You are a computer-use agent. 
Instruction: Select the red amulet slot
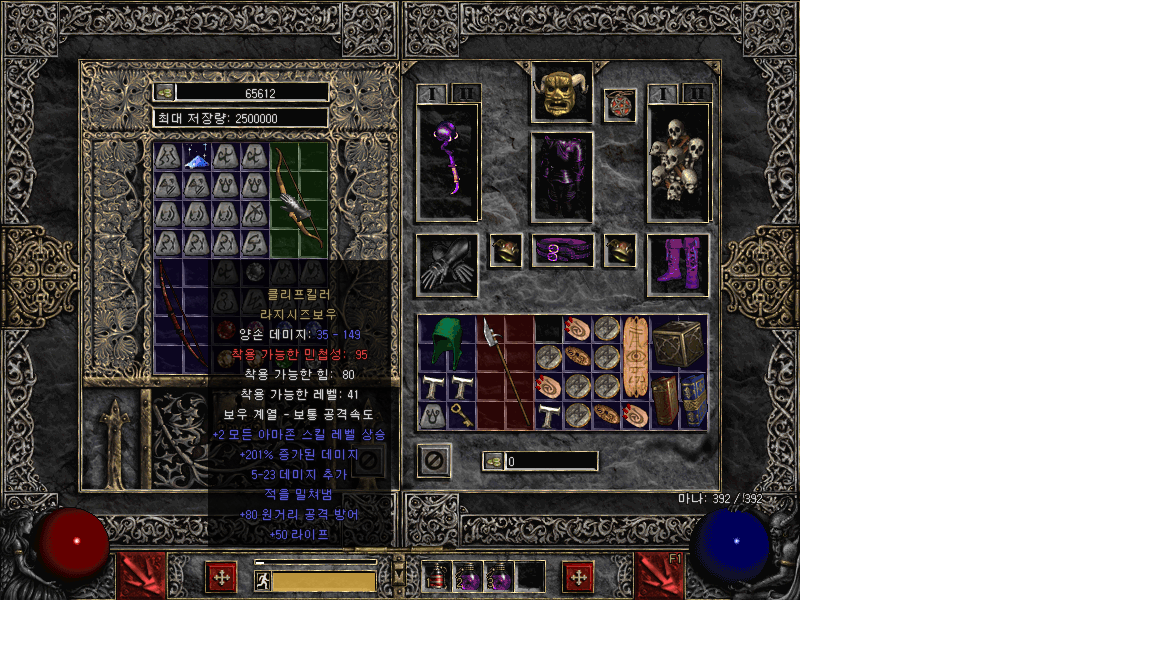coord(620,105)
